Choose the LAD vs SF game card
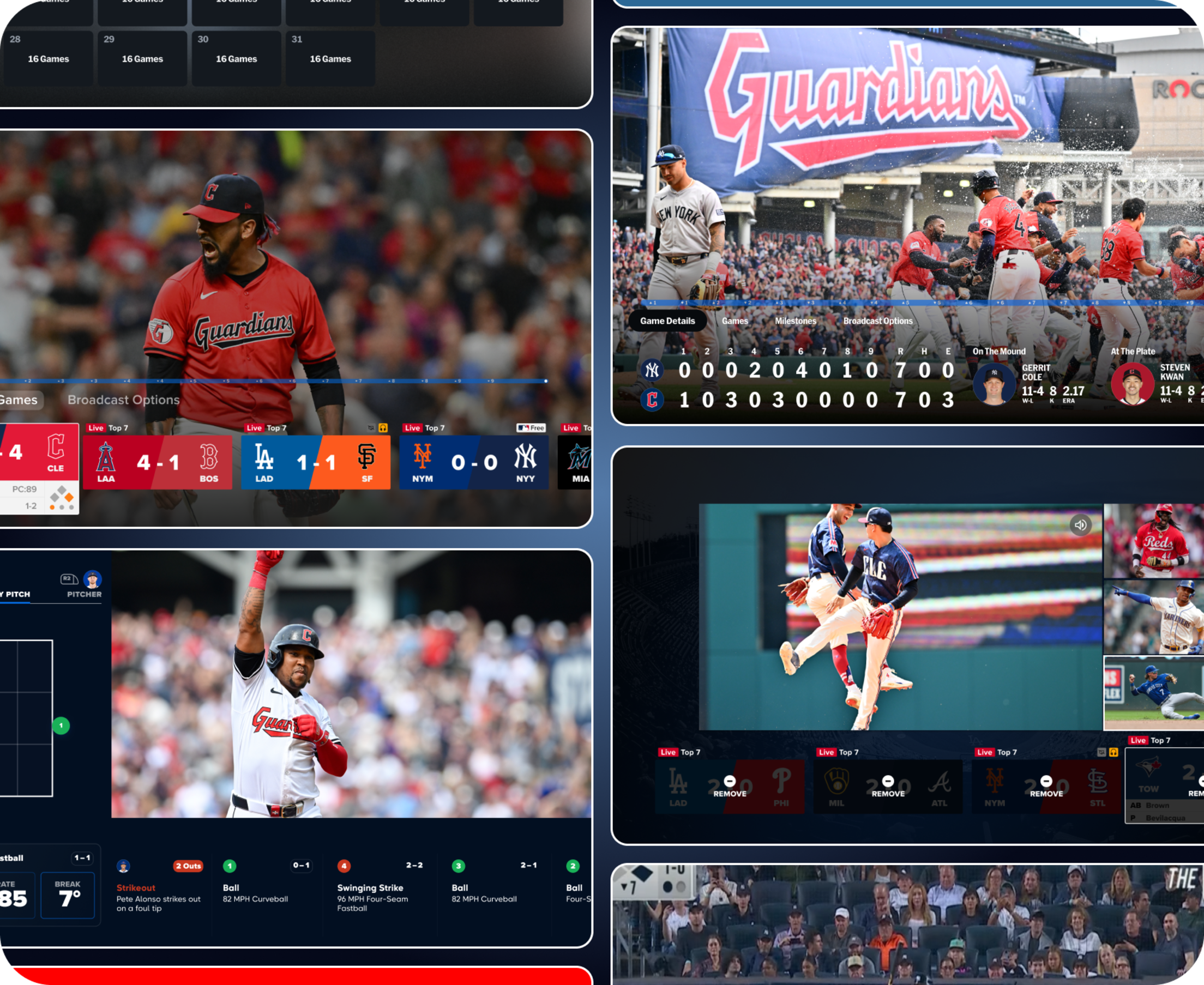Screen dimensions: 1204x985 click(x=316, y=462)
